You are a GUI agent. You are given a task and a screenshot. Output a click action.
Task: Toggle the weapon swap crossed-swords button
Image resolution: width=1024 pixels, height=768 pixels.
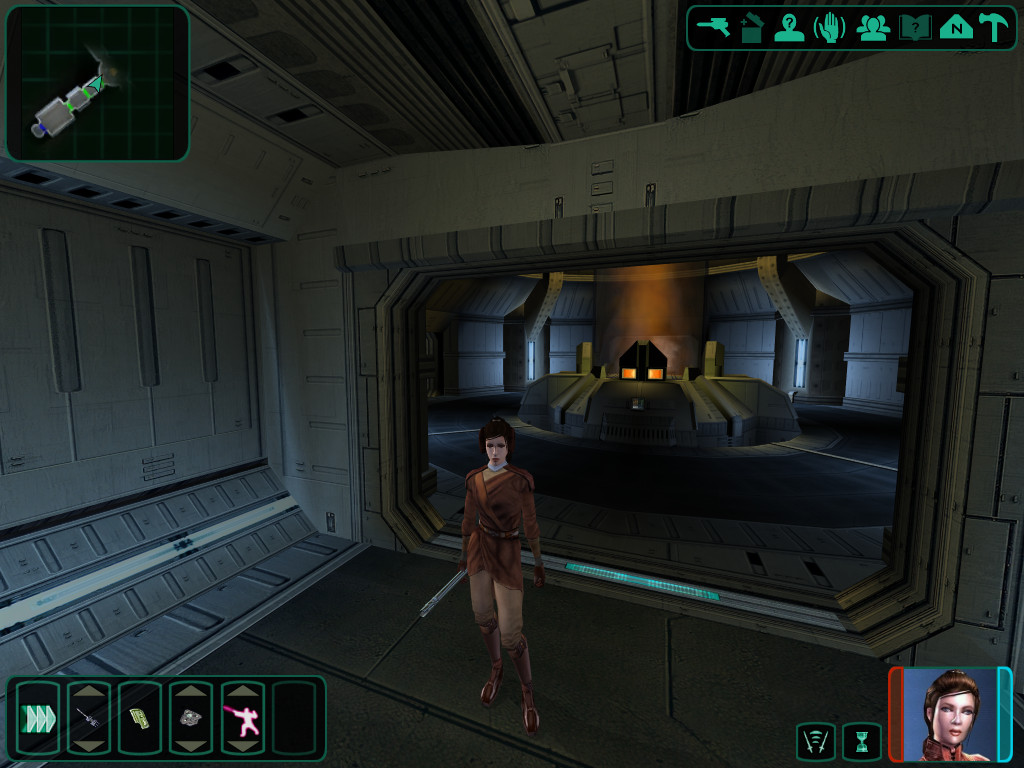816,741
